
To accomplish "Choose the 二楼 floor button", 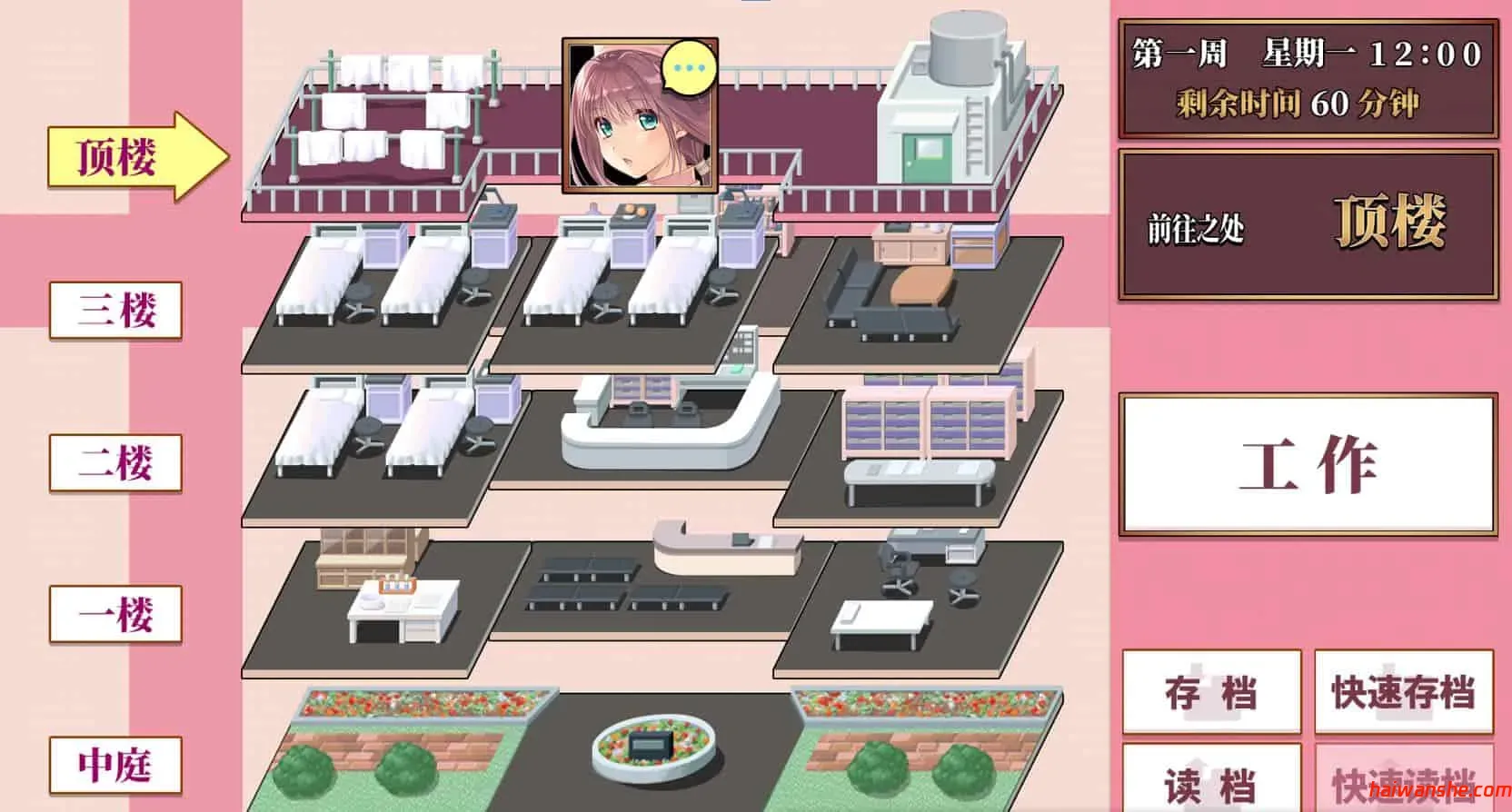I will (115, 462).
